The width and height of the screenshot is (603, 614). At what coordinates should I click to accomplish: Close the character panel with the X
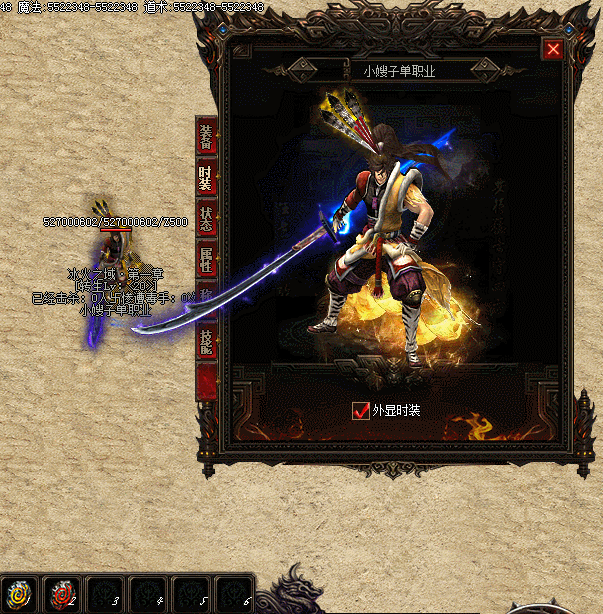[x=553, y=49]
